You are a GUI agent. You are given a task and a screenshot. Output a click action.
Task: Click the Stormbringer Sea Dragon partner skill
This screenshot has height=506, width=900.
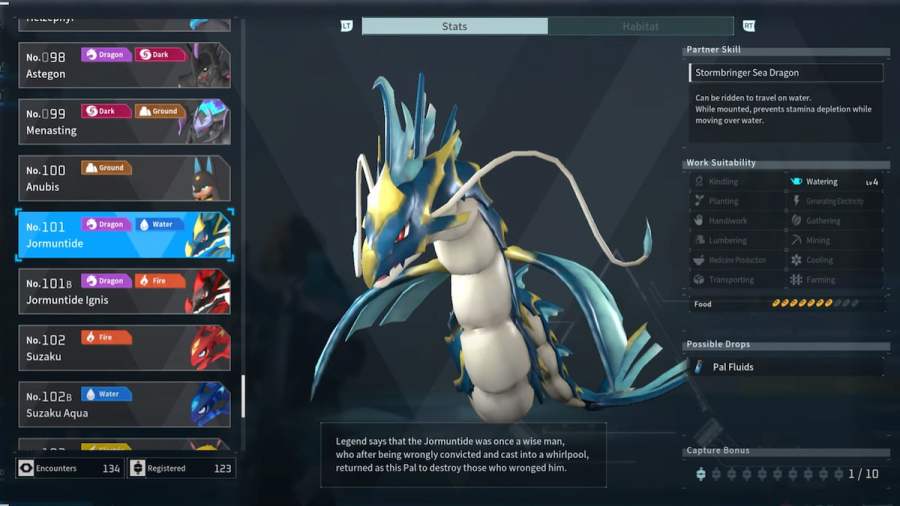pos(786,73)
